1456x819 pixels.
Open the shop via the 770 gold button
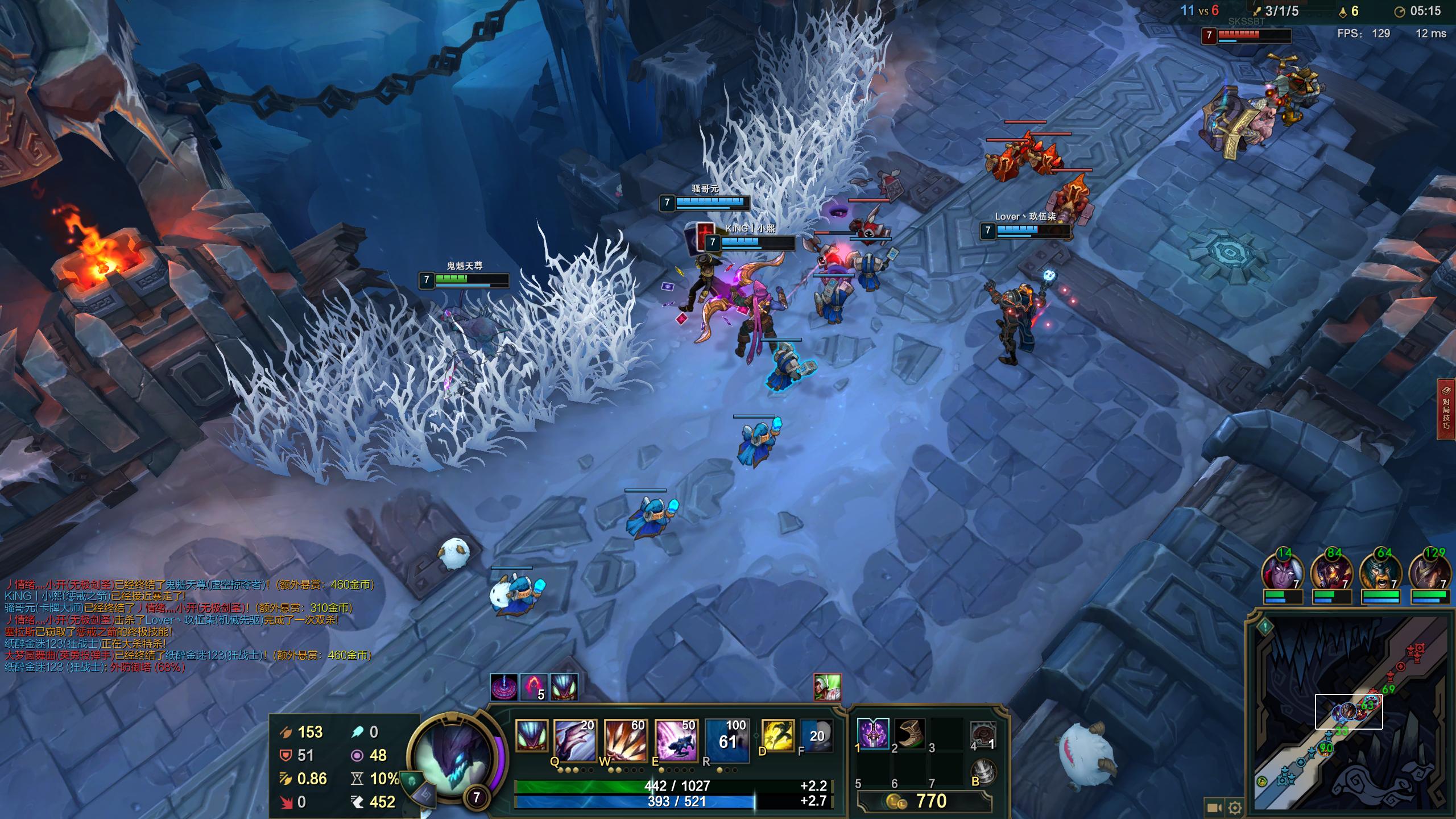(x=925, y=801)
